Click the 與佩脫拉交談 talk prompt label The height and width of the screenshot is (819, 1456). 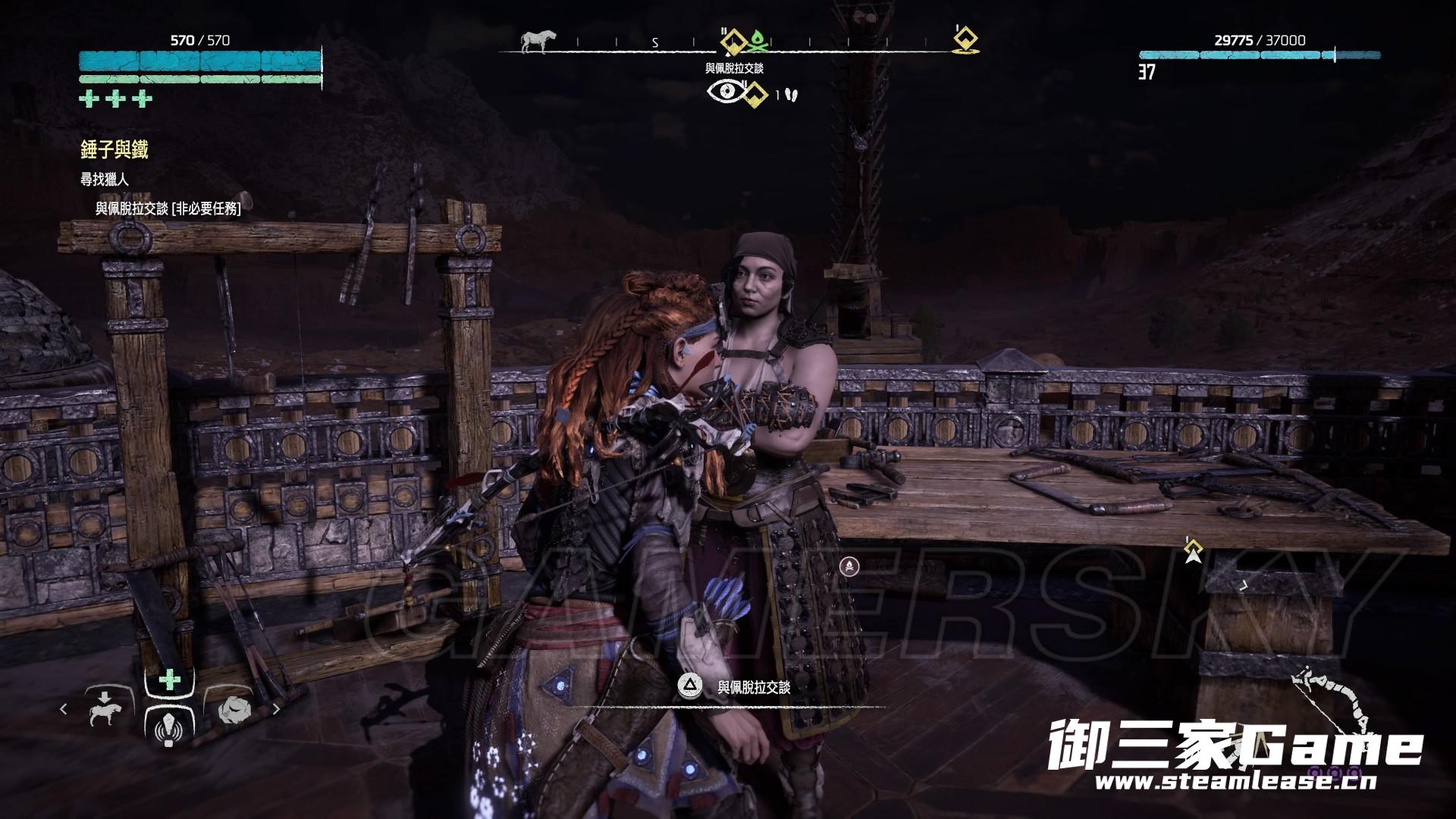click(754, 687)
